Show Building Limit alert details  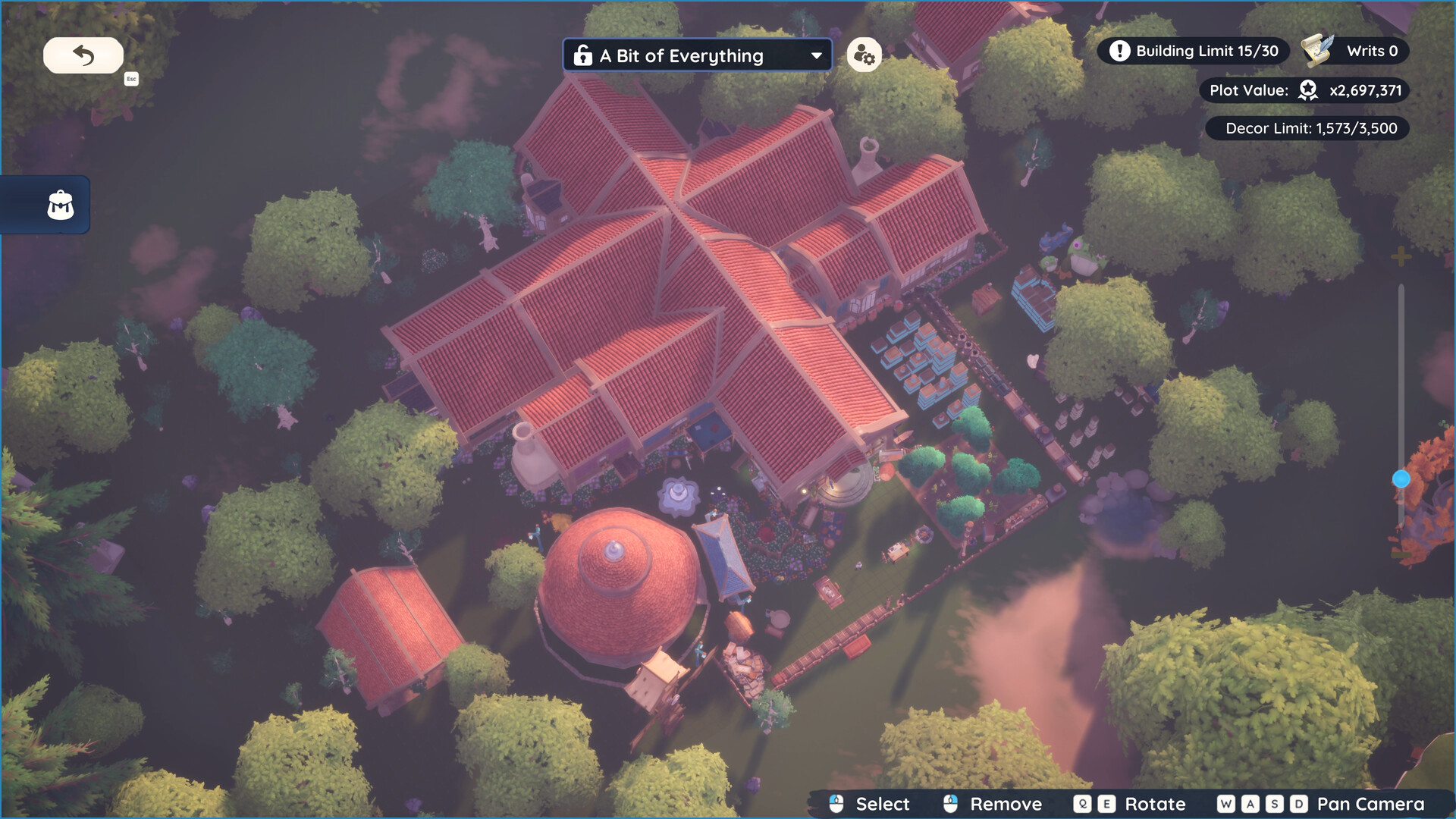1119,51
